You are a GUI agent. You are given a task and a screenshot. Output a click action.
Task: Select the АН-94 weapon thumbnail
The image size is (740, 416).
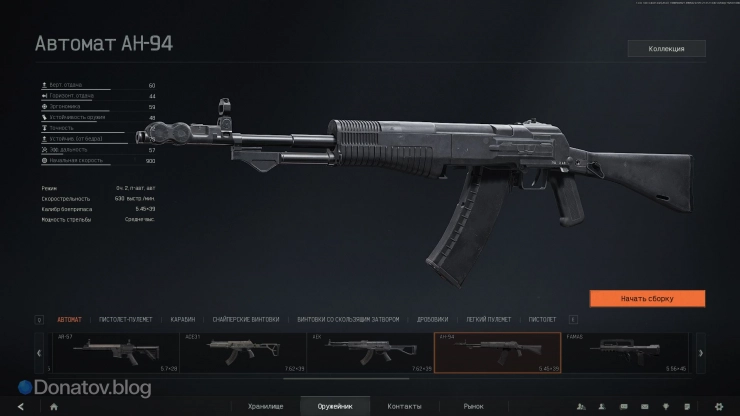(497, 352)
